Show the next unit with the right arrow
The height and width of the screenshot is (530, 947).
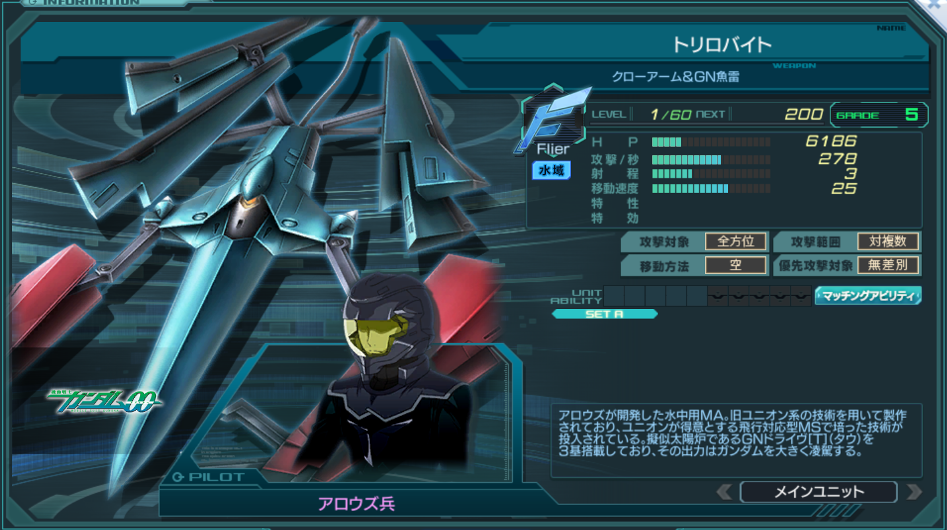(912, 492)
